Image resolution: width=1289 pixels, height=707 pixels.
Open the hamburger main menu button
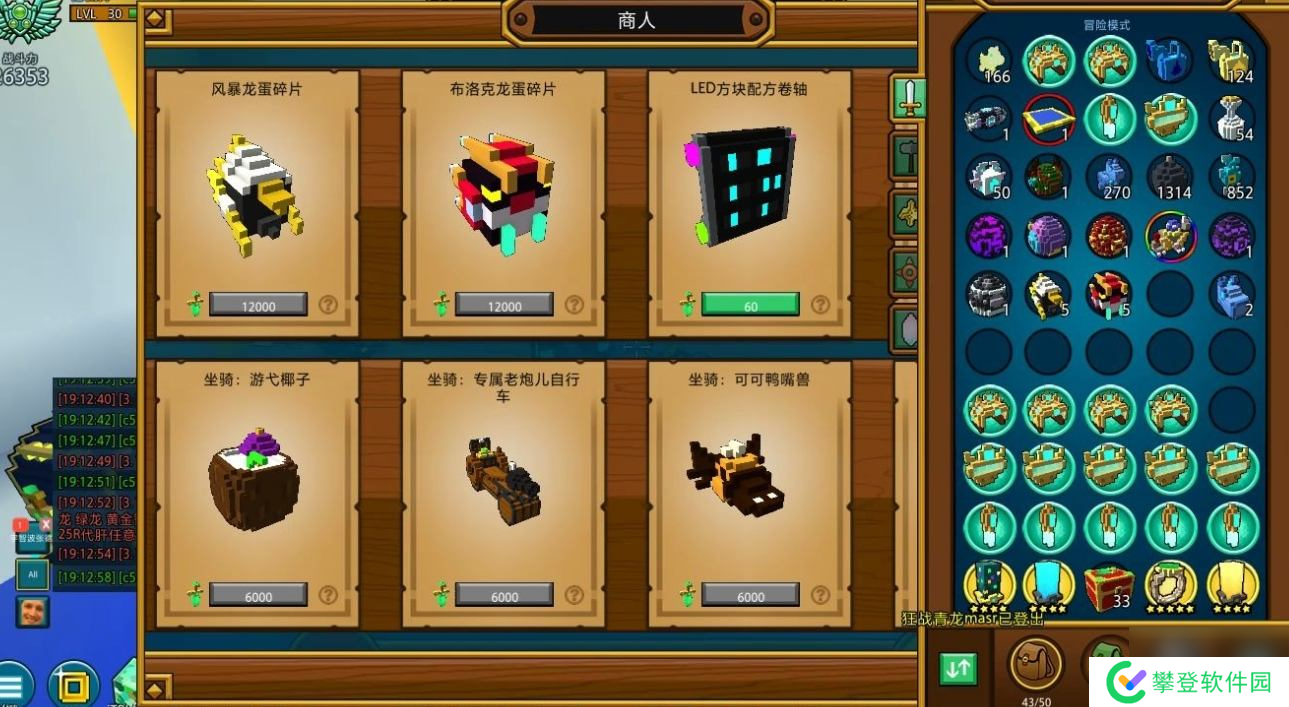coord(12,686)
